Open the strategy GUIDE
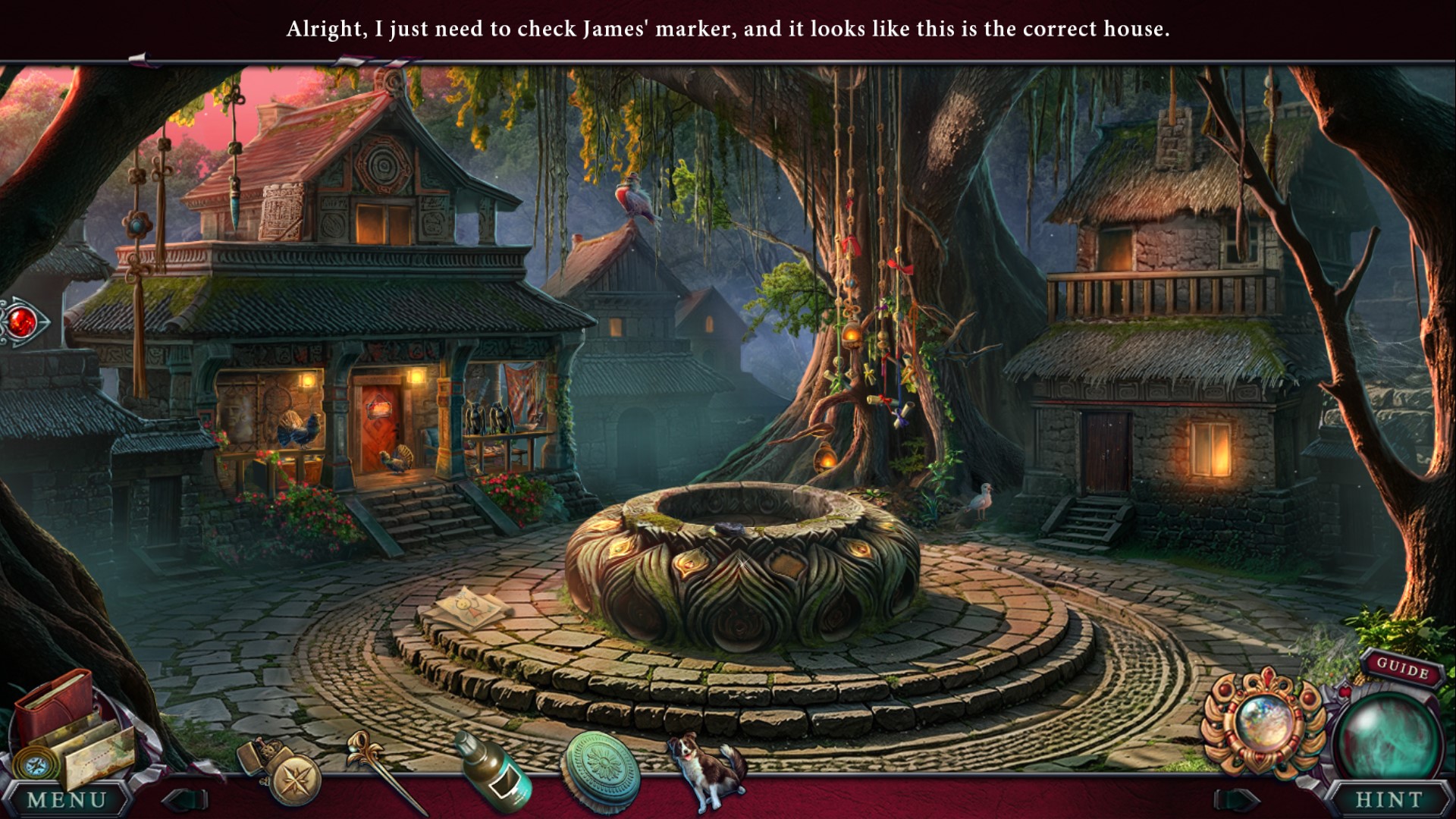The height and width of the screenshot is (819, 1456). (x=1402, y=669)
